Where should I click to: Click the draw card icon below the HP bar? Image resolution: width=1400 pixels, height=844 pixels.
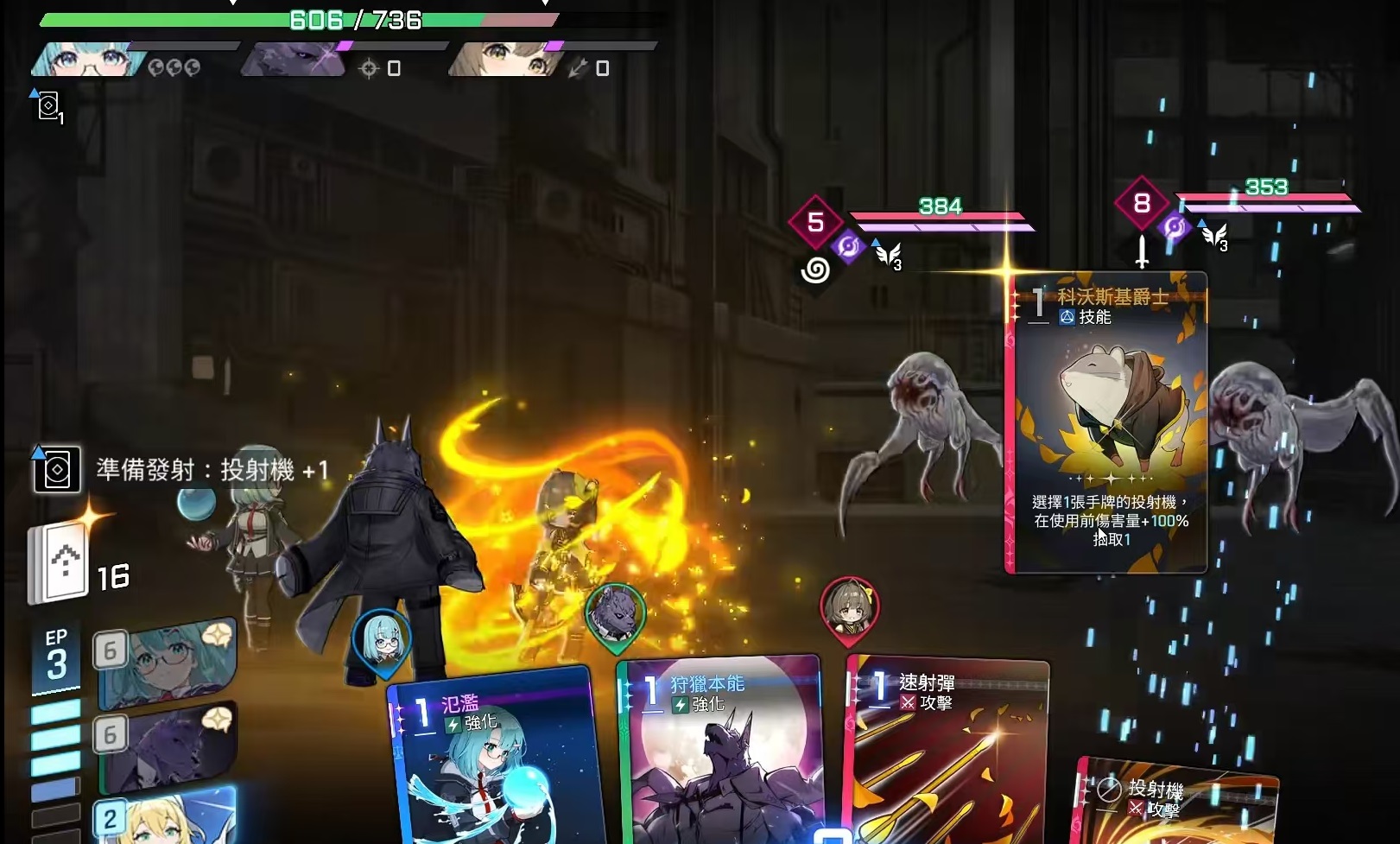click(48, 107)
